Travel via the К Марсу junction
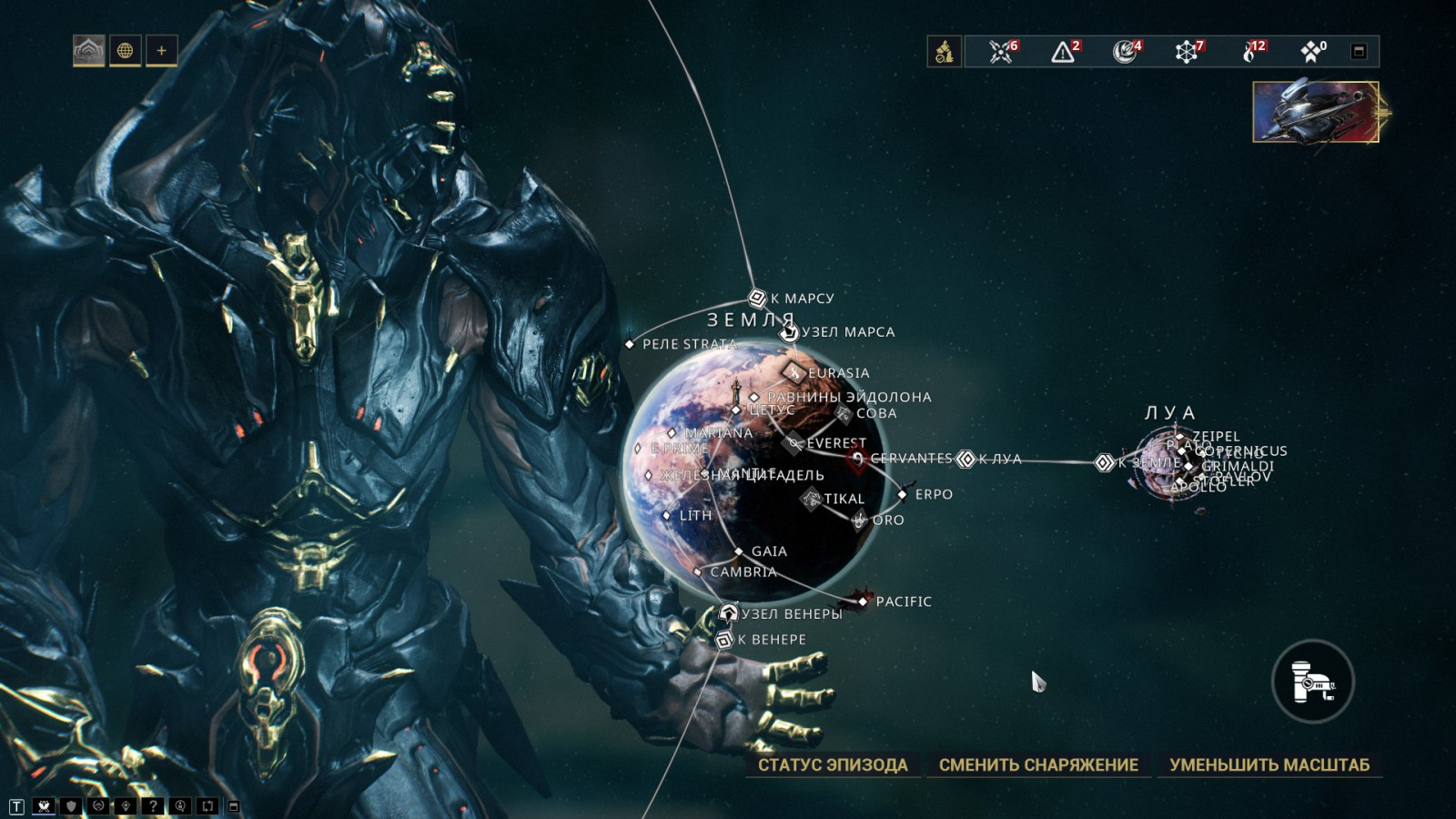1456x819 pixels. point(757,298)
